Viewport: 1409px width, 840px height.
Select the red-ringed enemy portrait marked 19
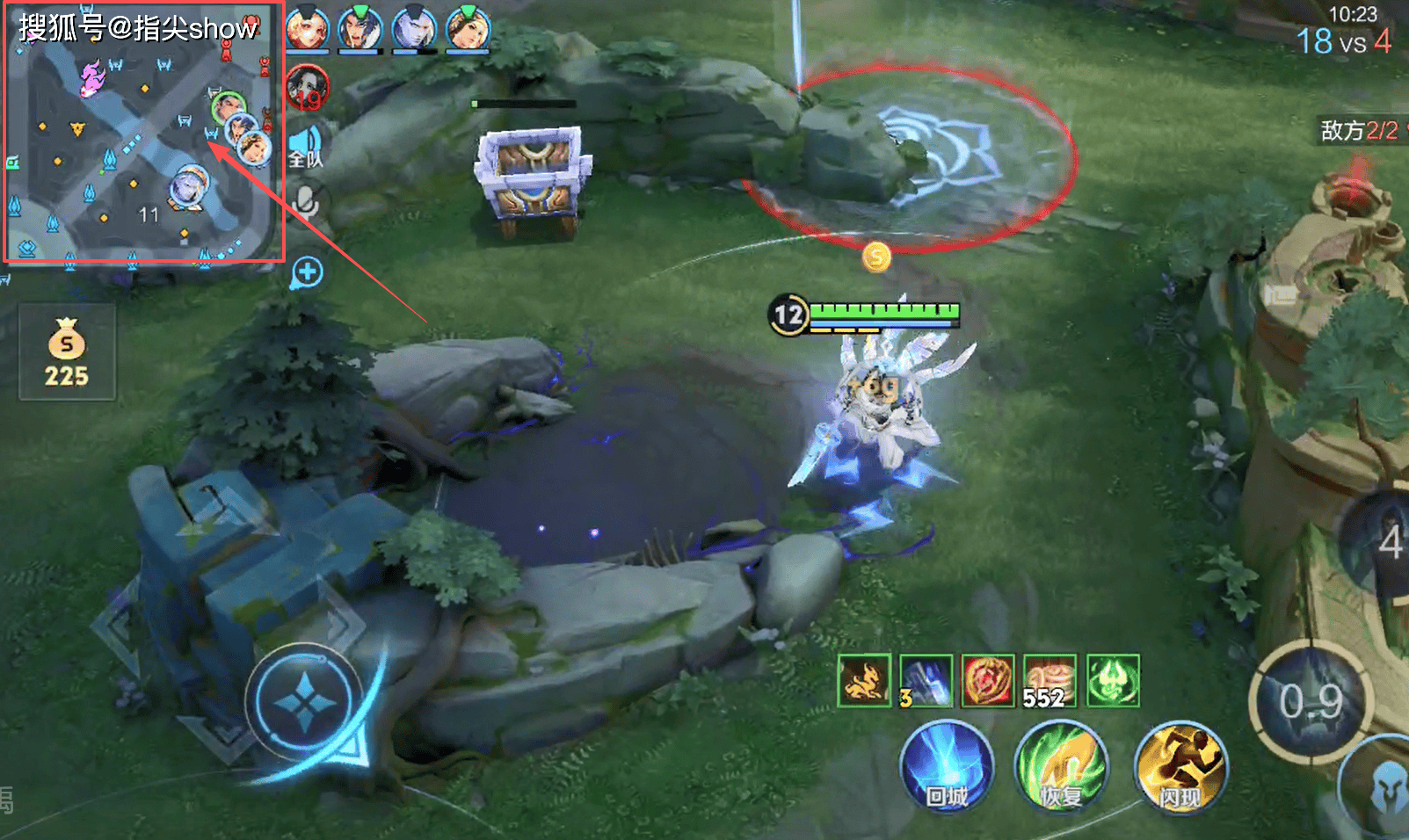[x=307, y=89]
